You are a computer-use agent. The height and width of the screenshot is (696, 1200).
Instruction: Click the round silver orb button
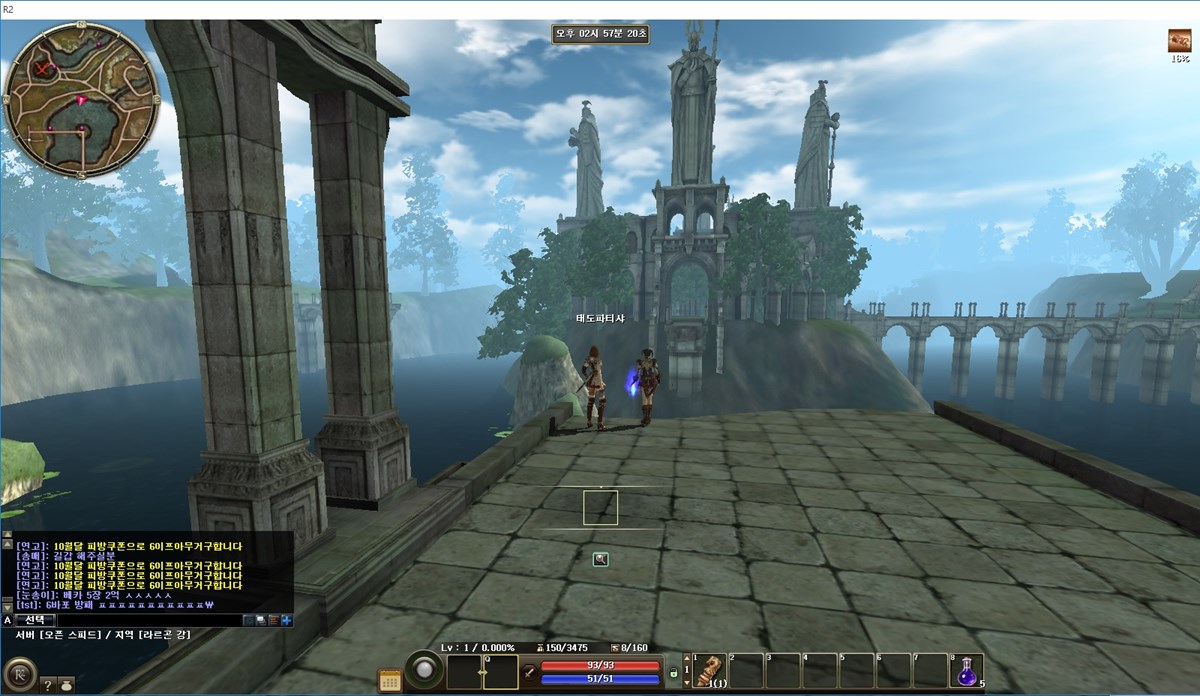424,670
